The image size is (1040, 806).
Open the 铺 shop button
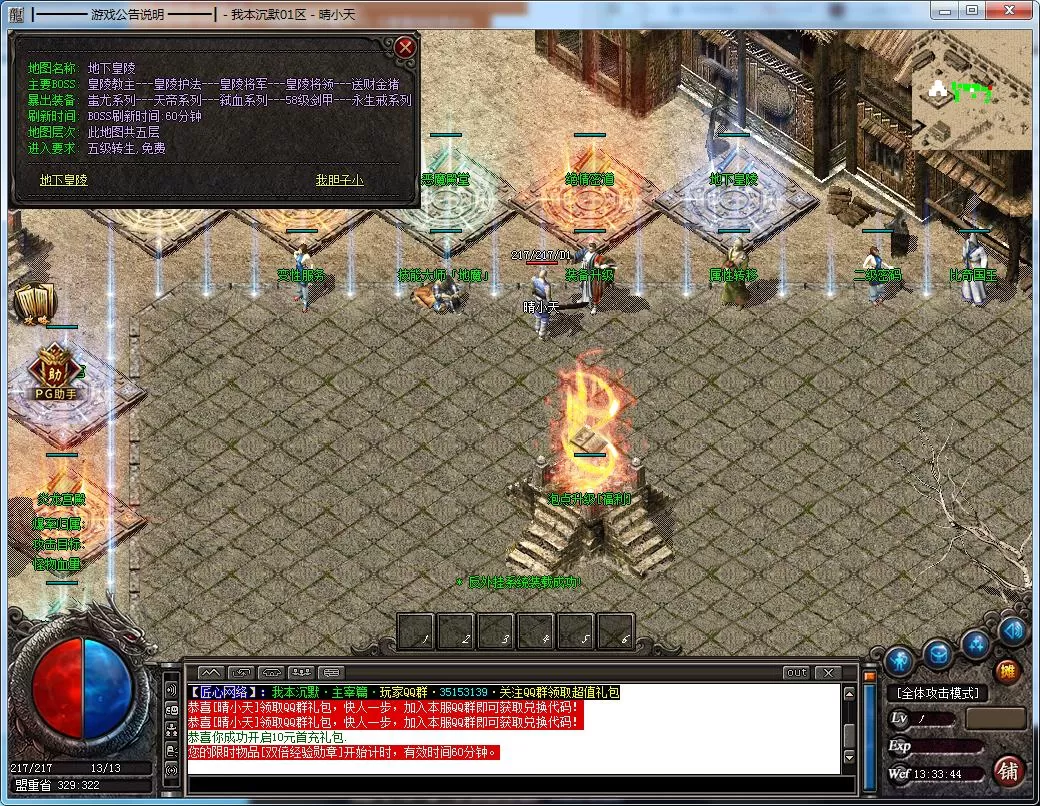point(1008,771)
